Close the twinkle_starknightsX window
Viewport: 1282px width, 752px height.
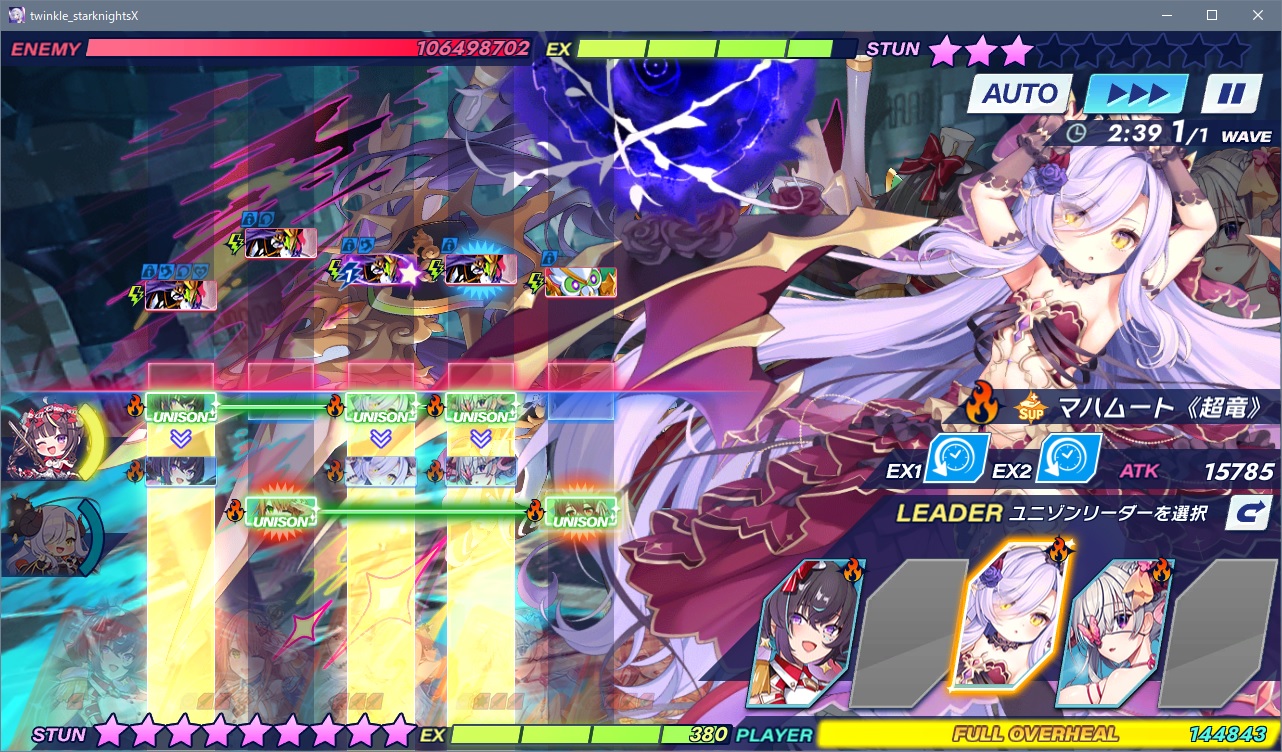[x=1257, y=15]
